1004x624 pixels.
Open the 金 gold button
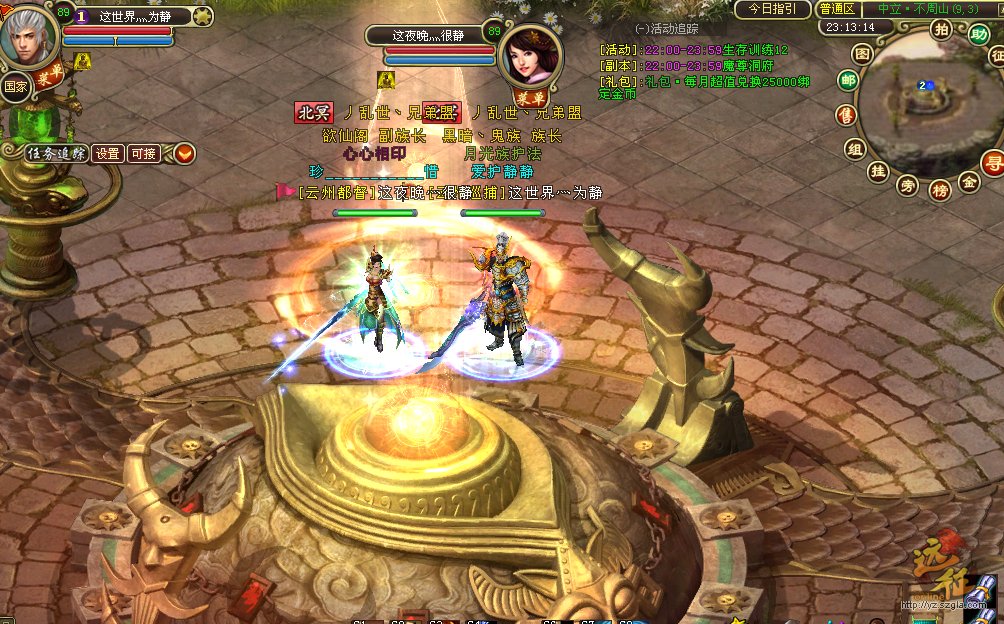pos(969,181)
